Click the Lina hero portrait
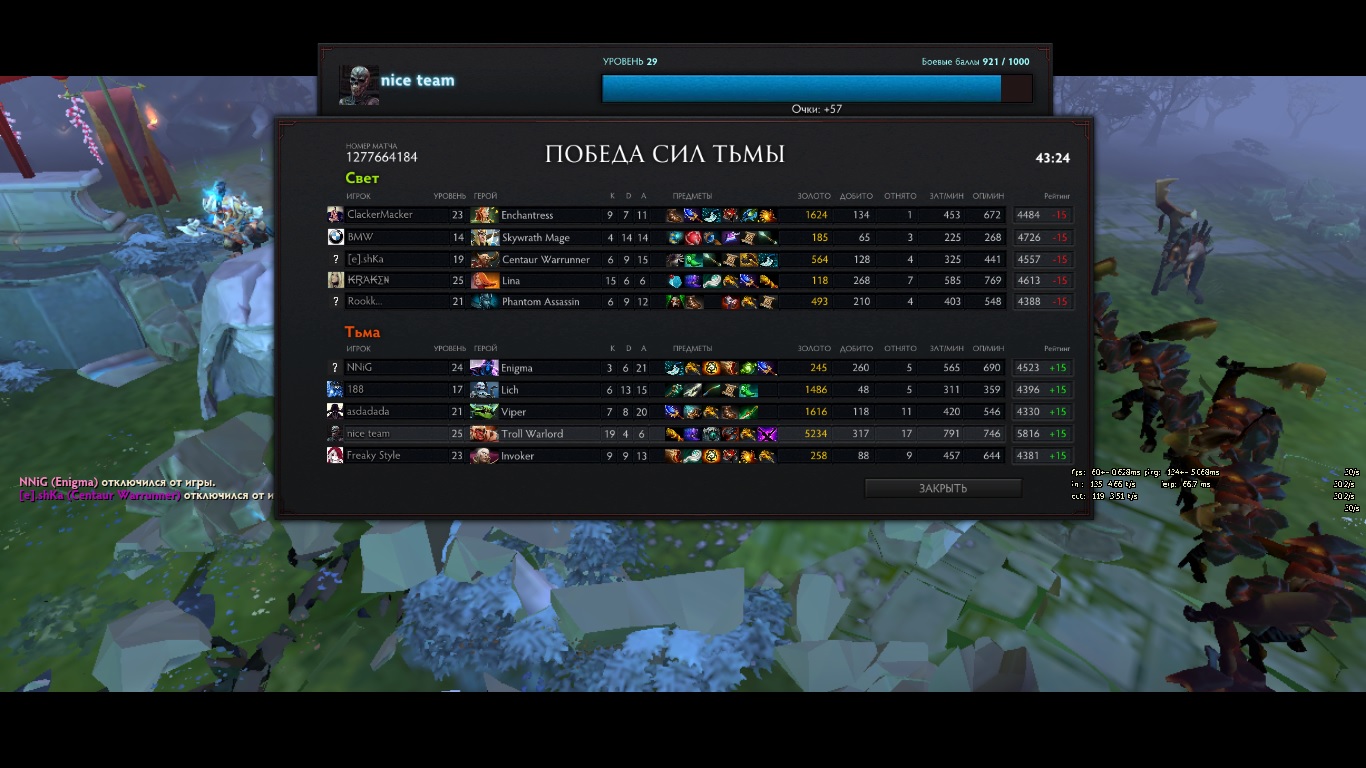This screenshot has height=768, width=1366. tap(484, 281)
